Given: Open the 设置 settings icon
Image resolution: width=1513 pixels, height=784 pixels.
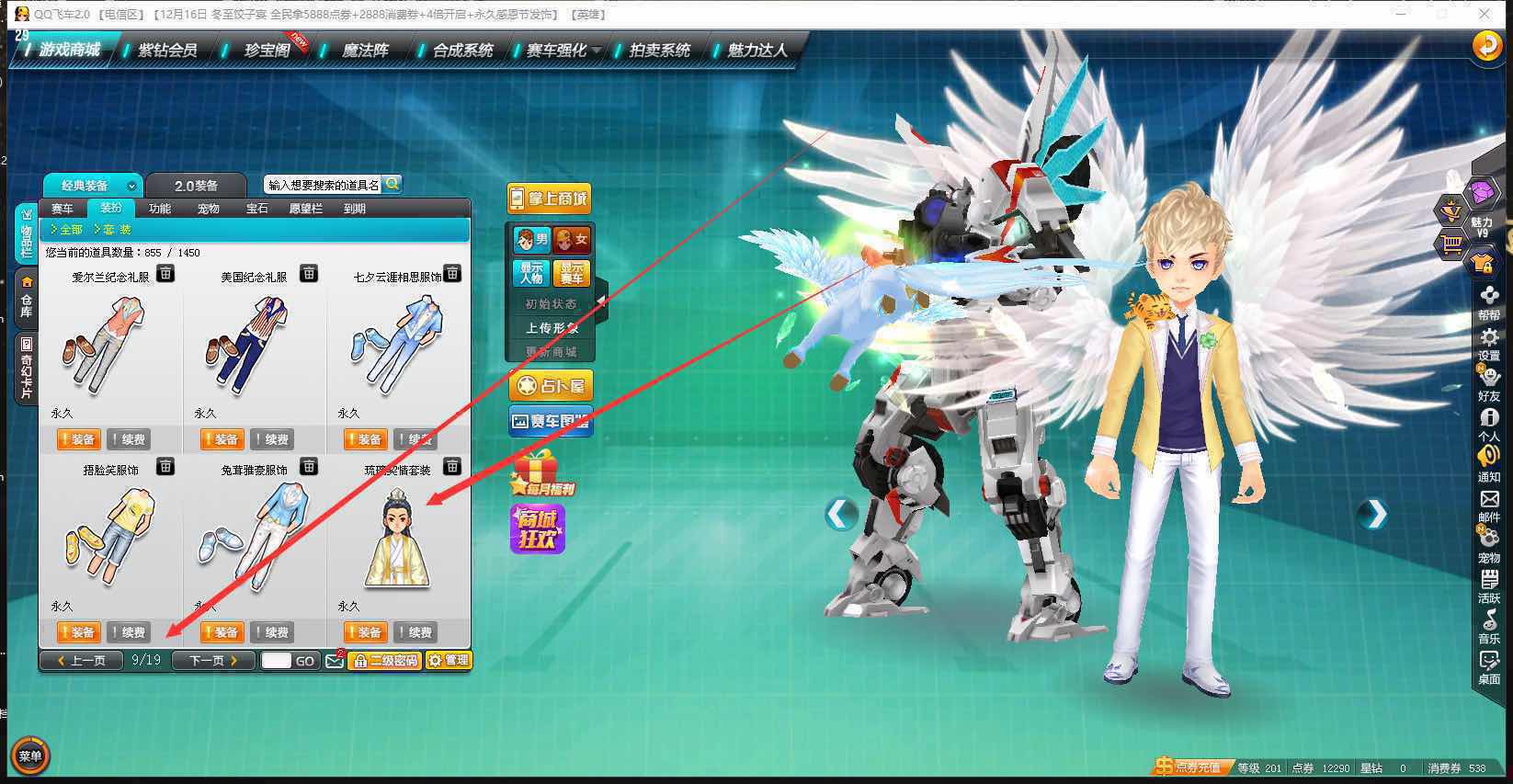Looking at the screenshot, I should click(1489, 344).
